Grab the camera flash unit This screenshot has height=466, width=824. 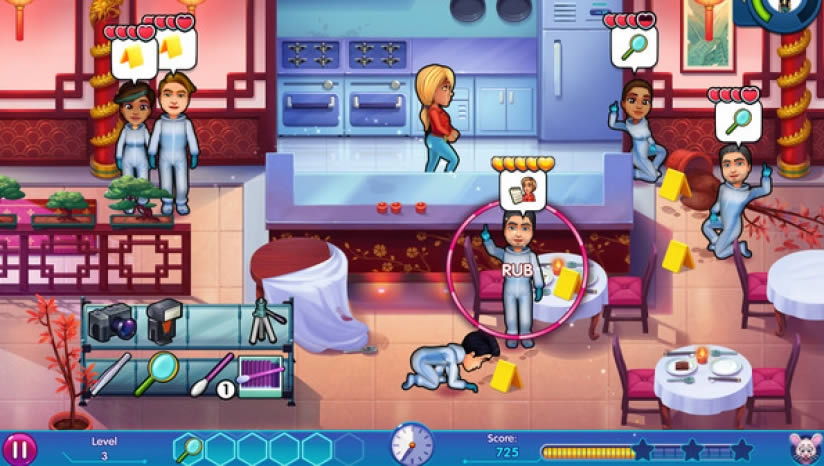165,324
